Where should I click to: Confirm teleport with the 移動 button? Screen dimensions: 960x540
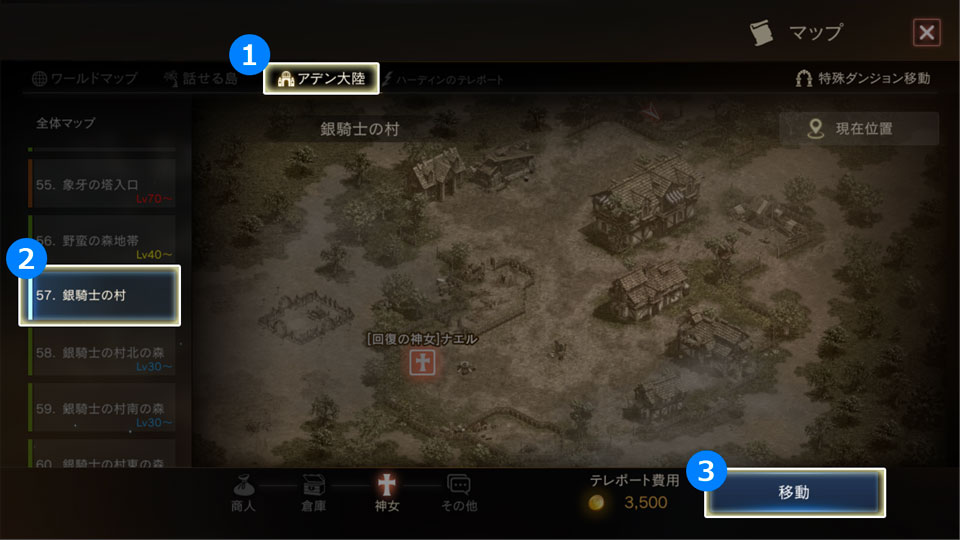(x=794, y=492)
